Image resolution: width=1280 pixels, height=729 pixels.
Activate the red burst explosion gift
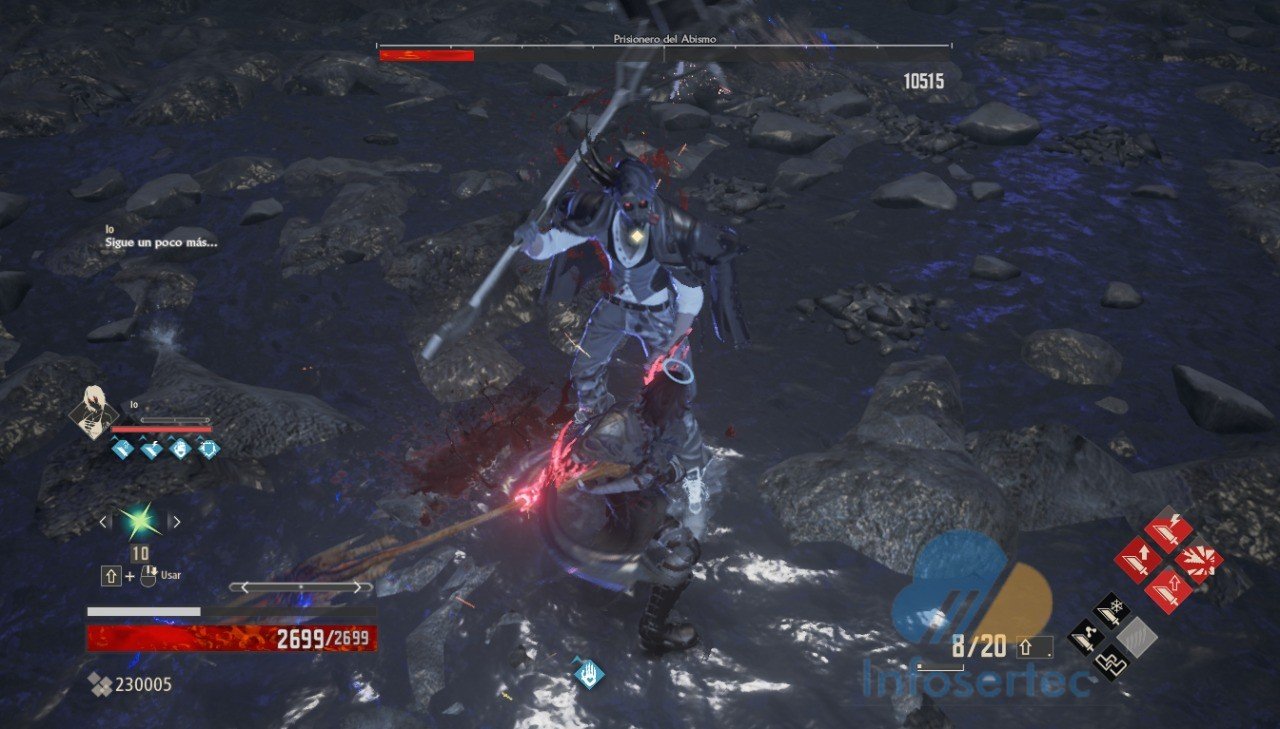click(x=1197, y=560)
